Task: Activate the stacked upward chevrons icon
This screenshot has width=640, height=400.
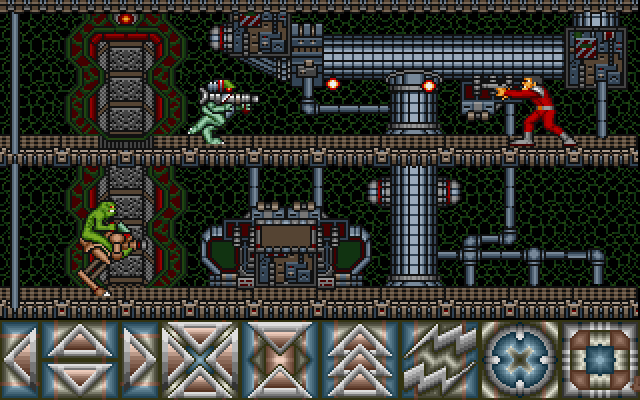Action: point(359,358)
